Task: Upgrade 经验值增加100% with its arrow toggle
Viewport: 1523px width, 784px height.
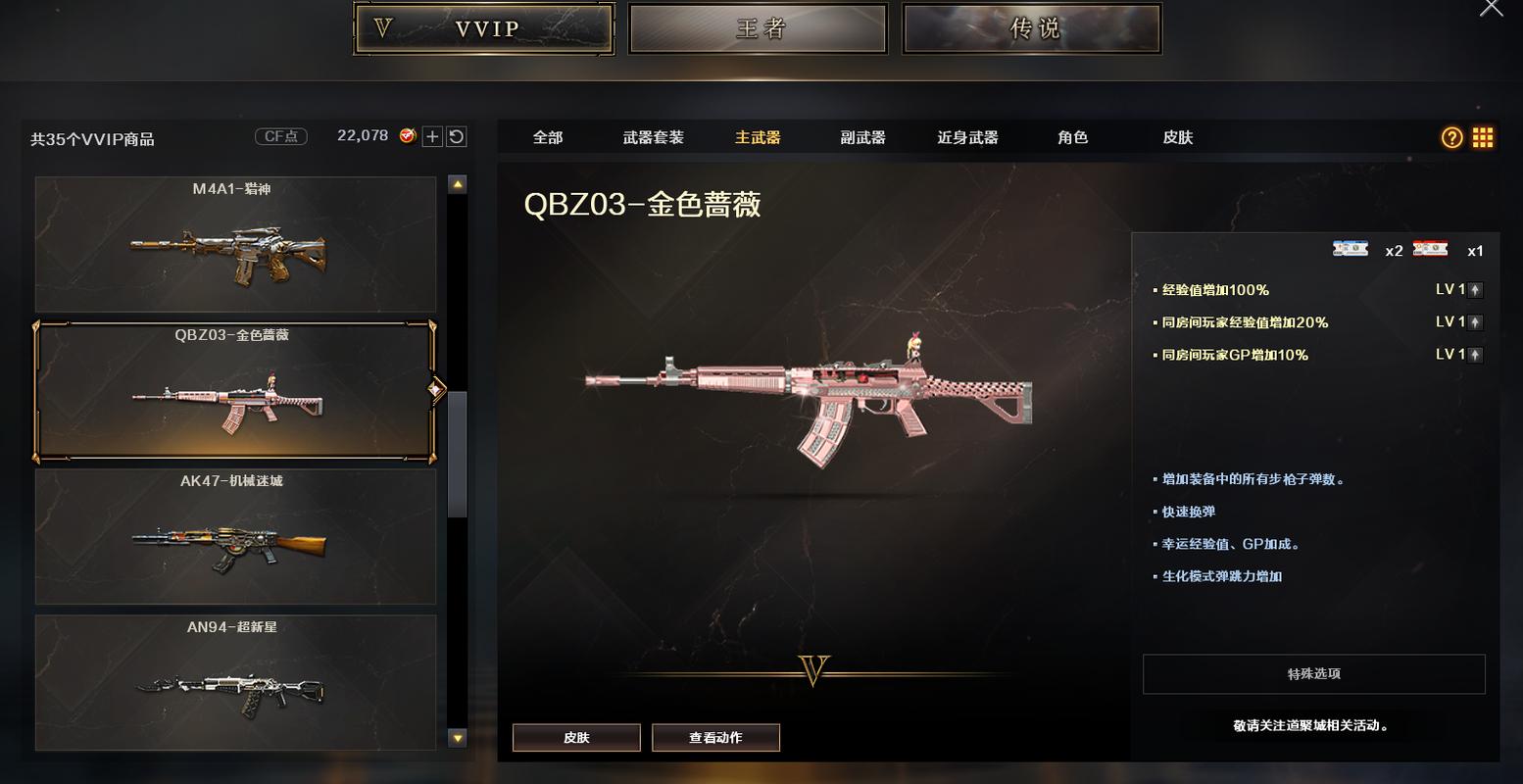Action: (x=1473, y=289)
